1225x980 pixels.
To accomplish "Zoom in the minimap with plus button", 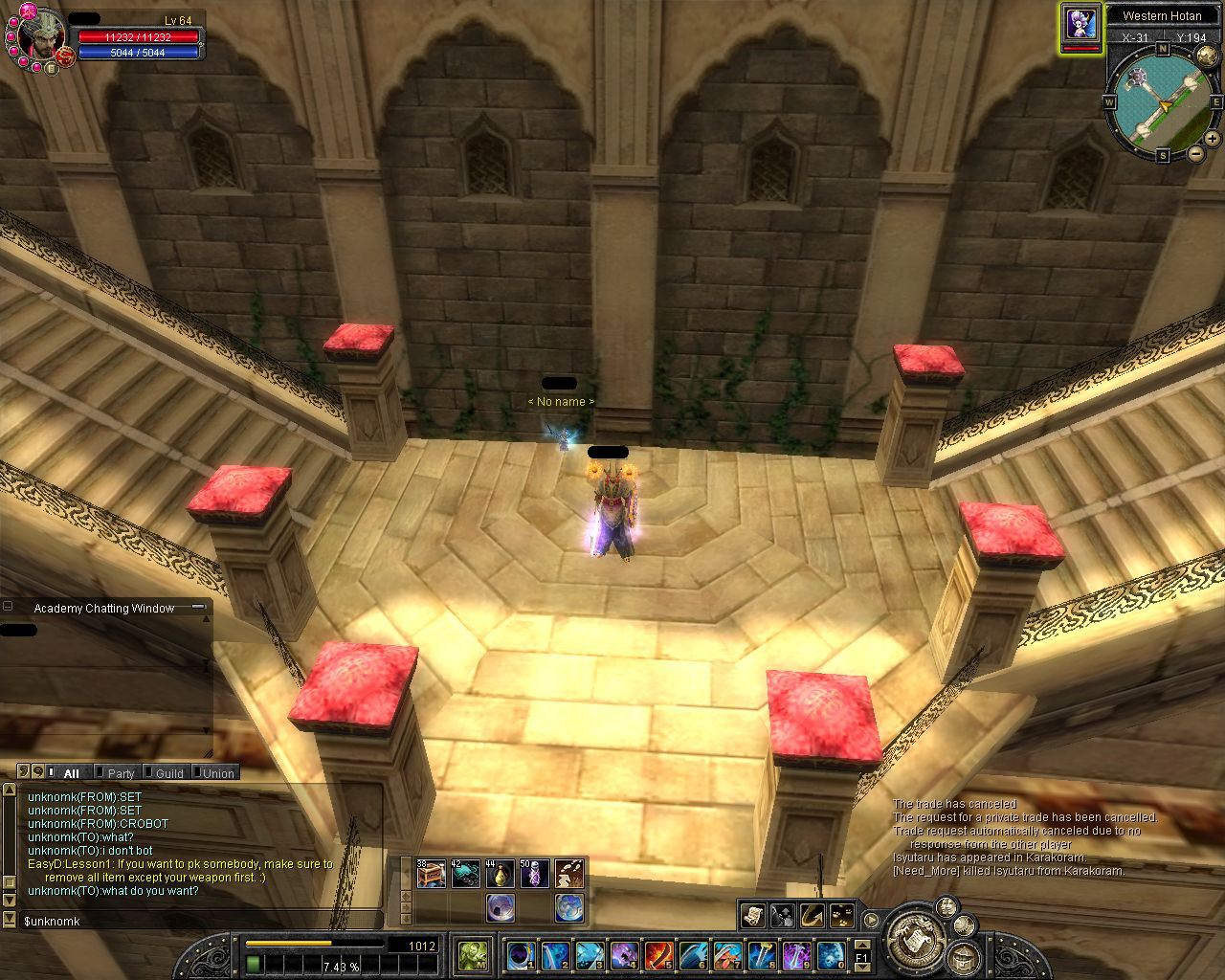I will point(1212,139).
